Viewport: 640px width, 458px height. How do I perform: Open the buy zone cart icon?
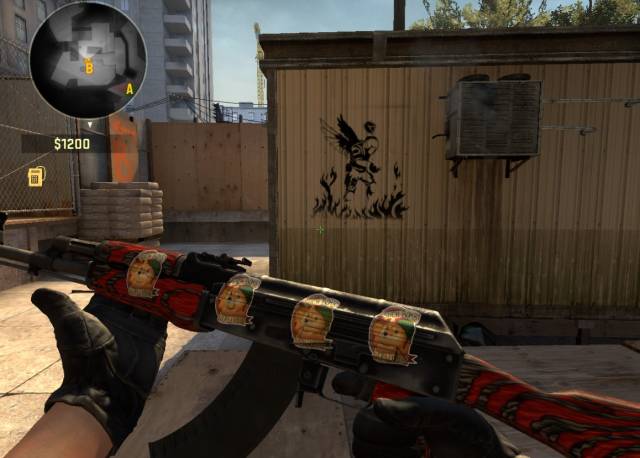click(37, 177)
